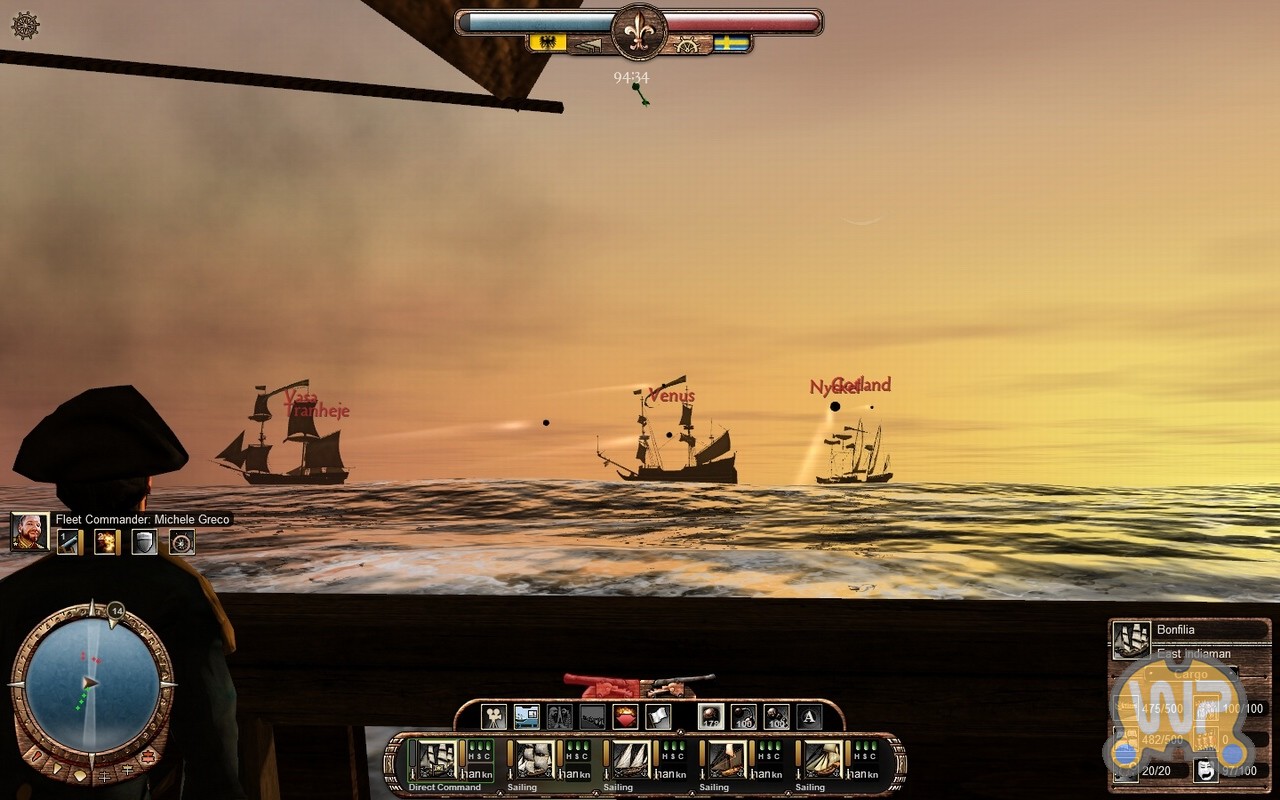The height and width of the screenshot is (800, 1280).
Task: Toggle the 'A' auto button
Action: (809, 716)
